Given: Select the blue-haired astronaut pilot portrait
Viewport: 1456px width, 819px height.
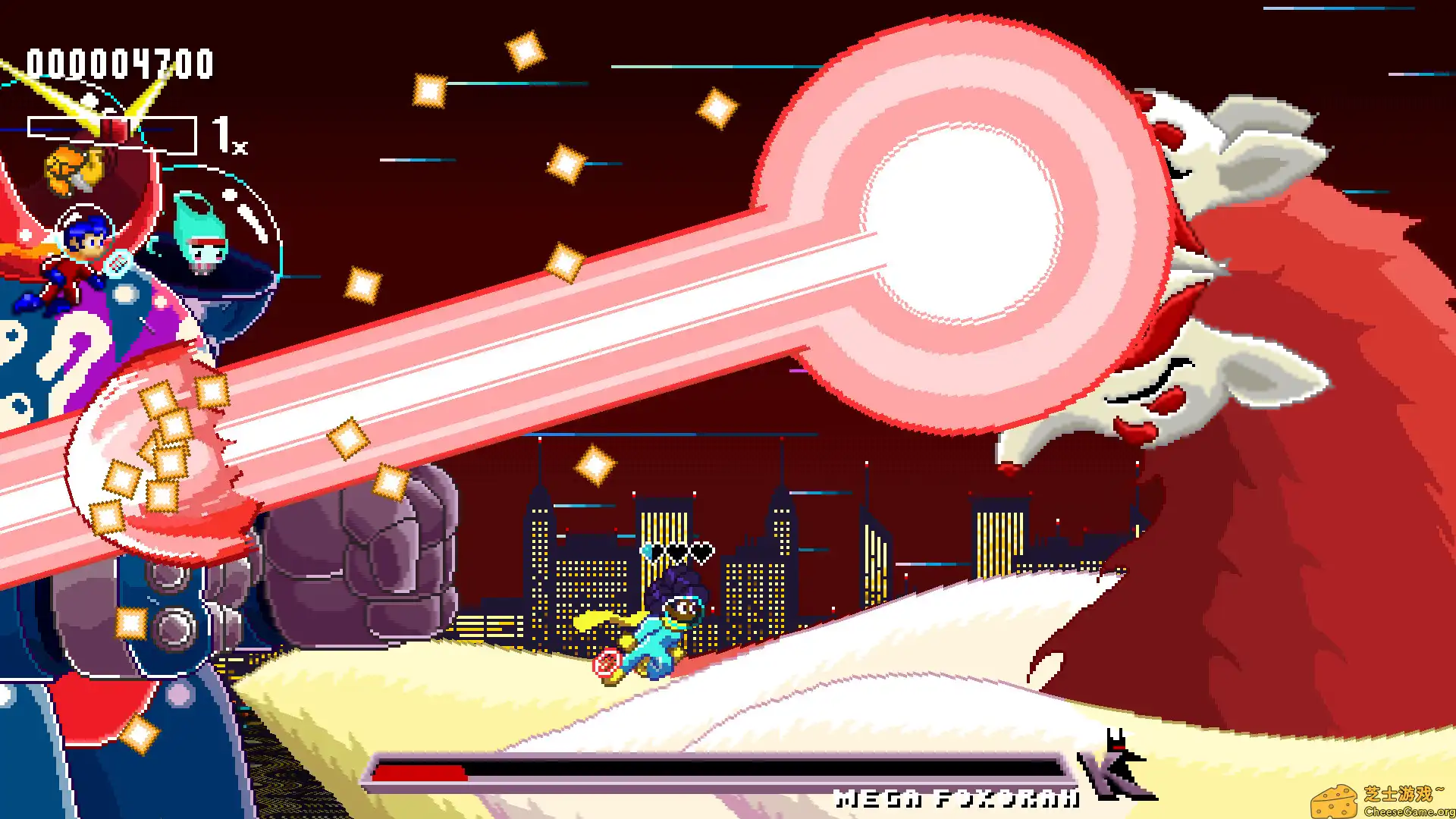Looking at the screenshot, I should (86, 239).
